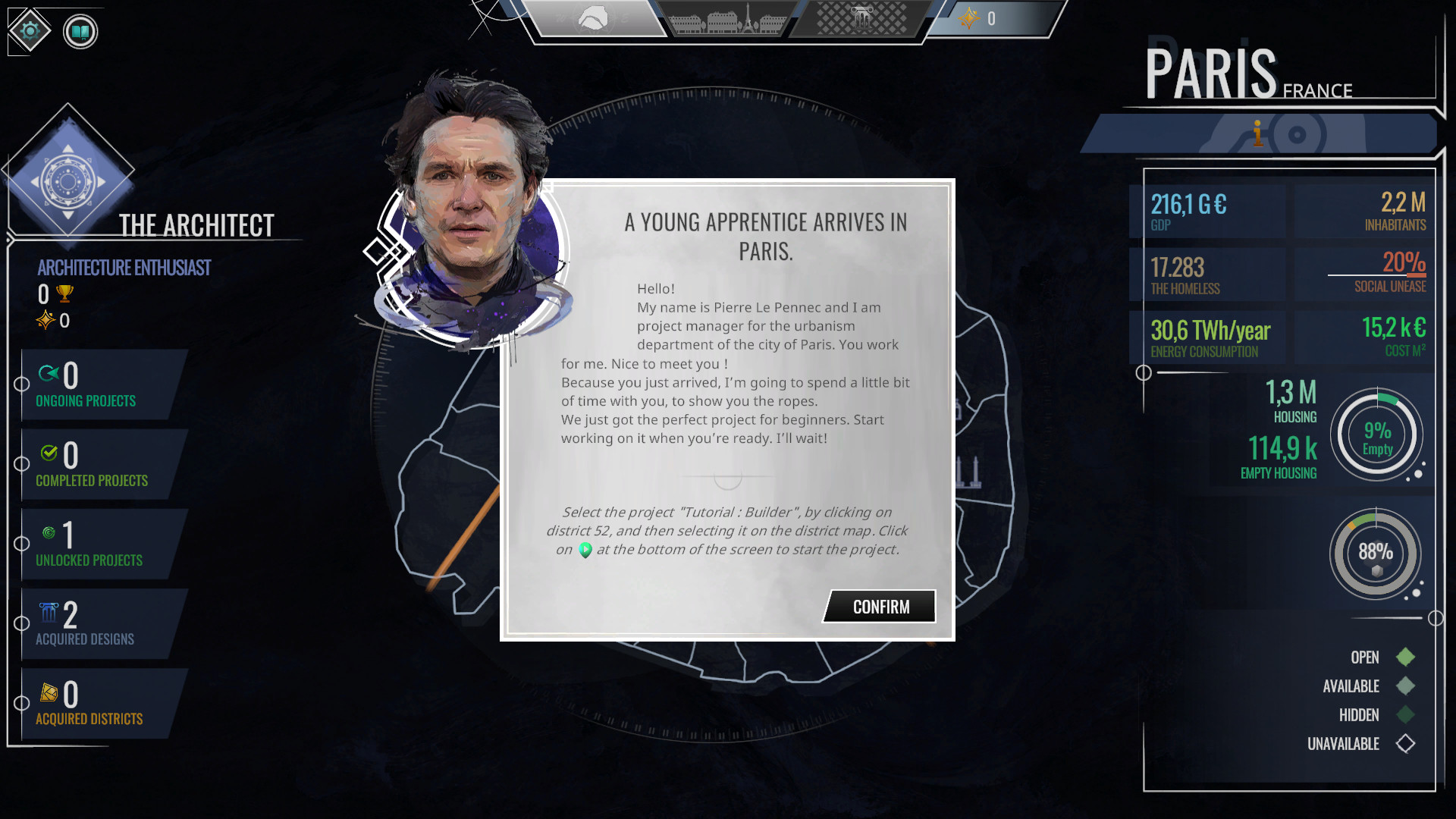Toggle the Available districts legend diamond
The width and height of the screenshot is (1456, 819).
[1407, 686]
